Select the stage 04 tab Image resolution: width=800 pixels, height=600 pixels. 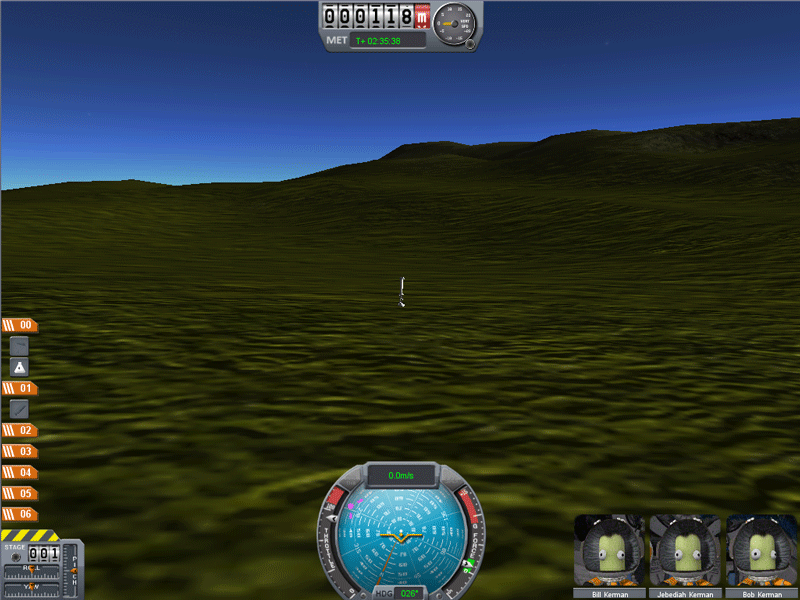20,472
